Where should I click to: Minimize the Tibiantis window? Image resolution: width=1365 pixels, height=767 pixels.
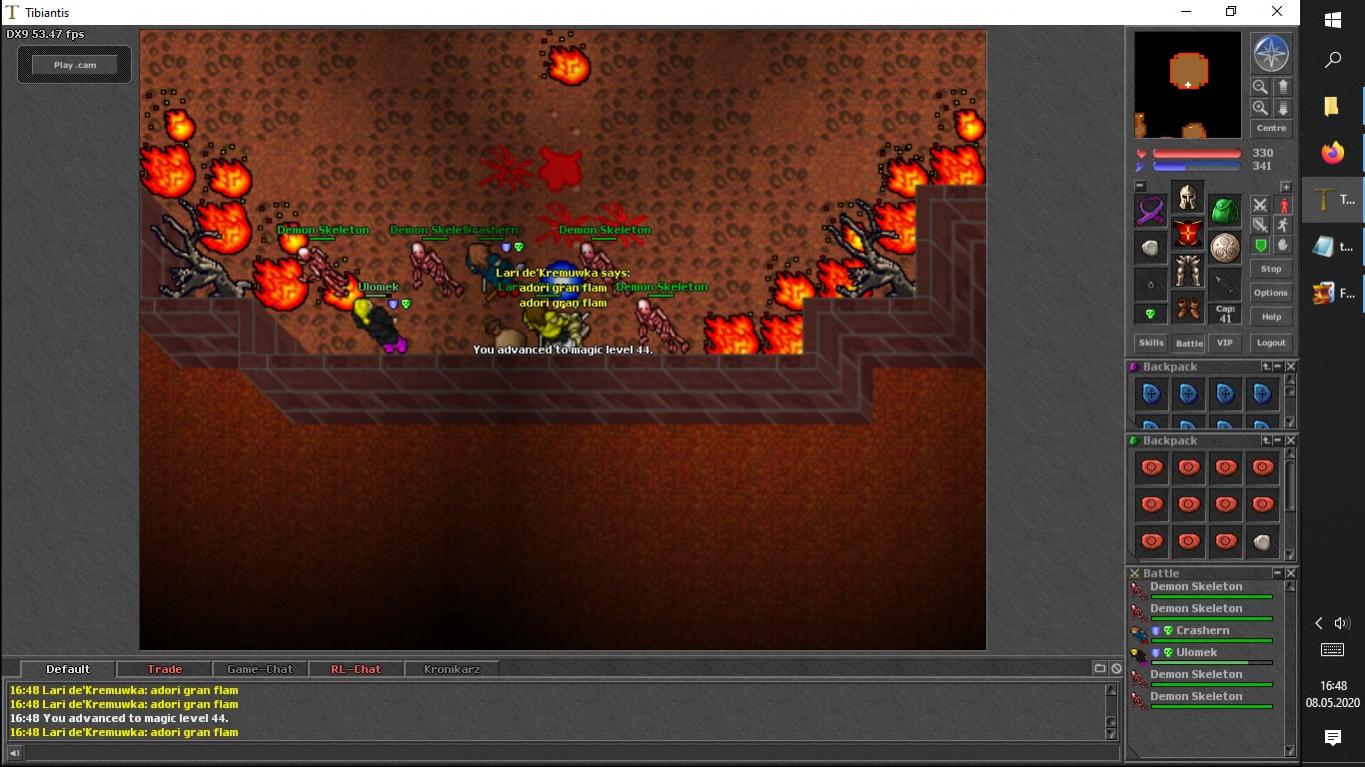coord(1185,12)
